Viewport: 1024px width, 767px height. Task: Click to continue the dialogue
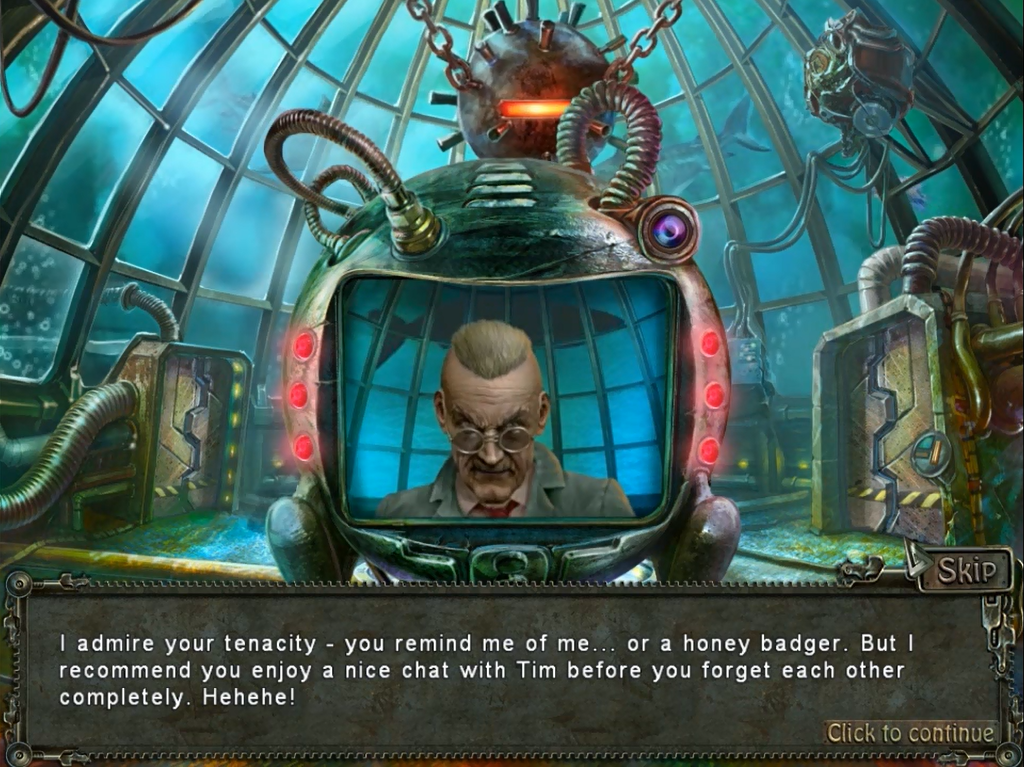click(910, 733)
